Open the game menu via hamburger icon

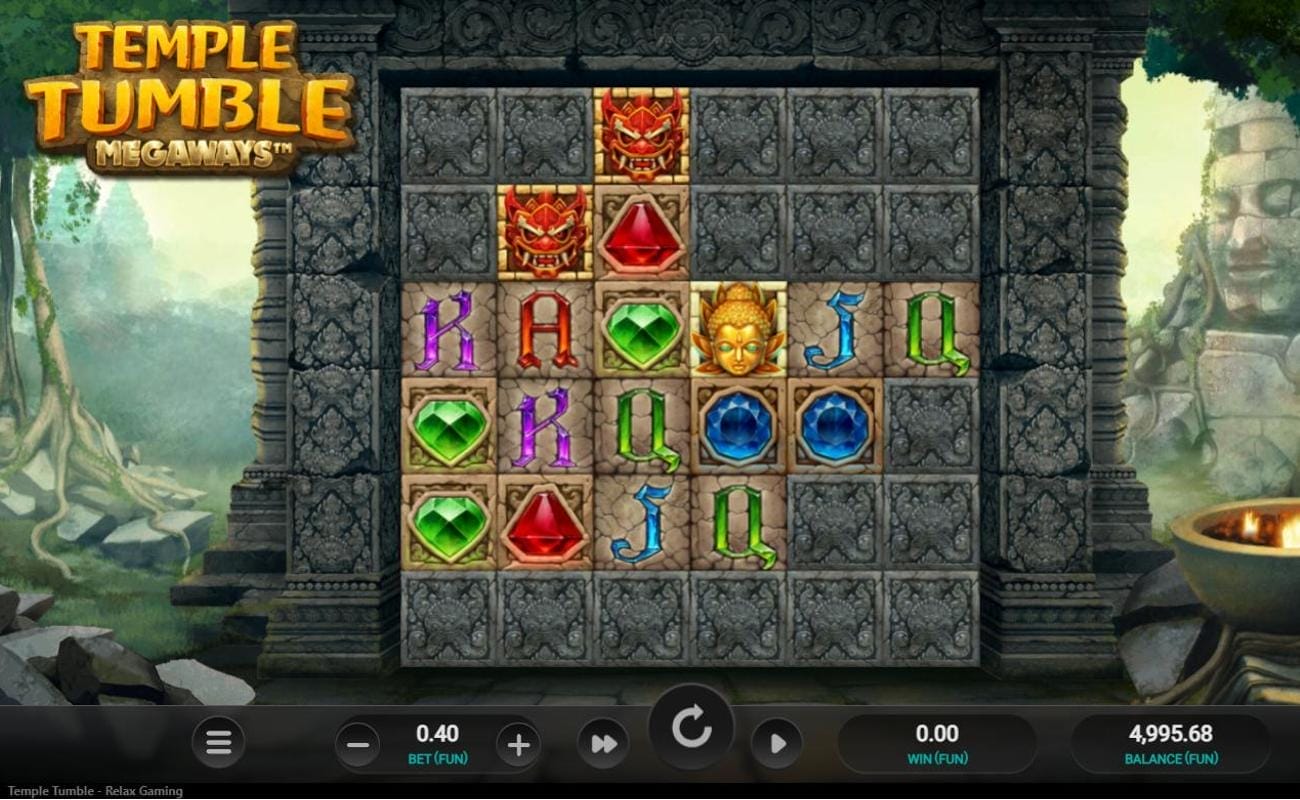pos(217,743)
